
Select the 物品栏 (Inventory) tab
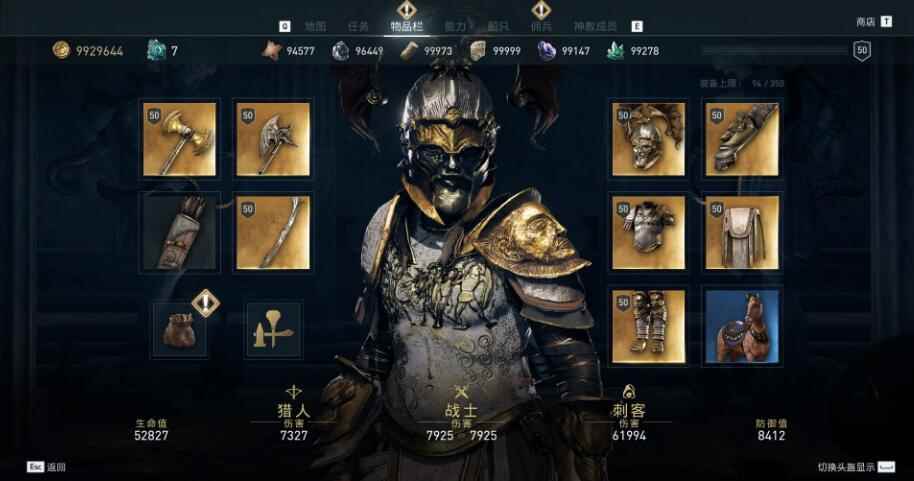(x=407, y=26)
